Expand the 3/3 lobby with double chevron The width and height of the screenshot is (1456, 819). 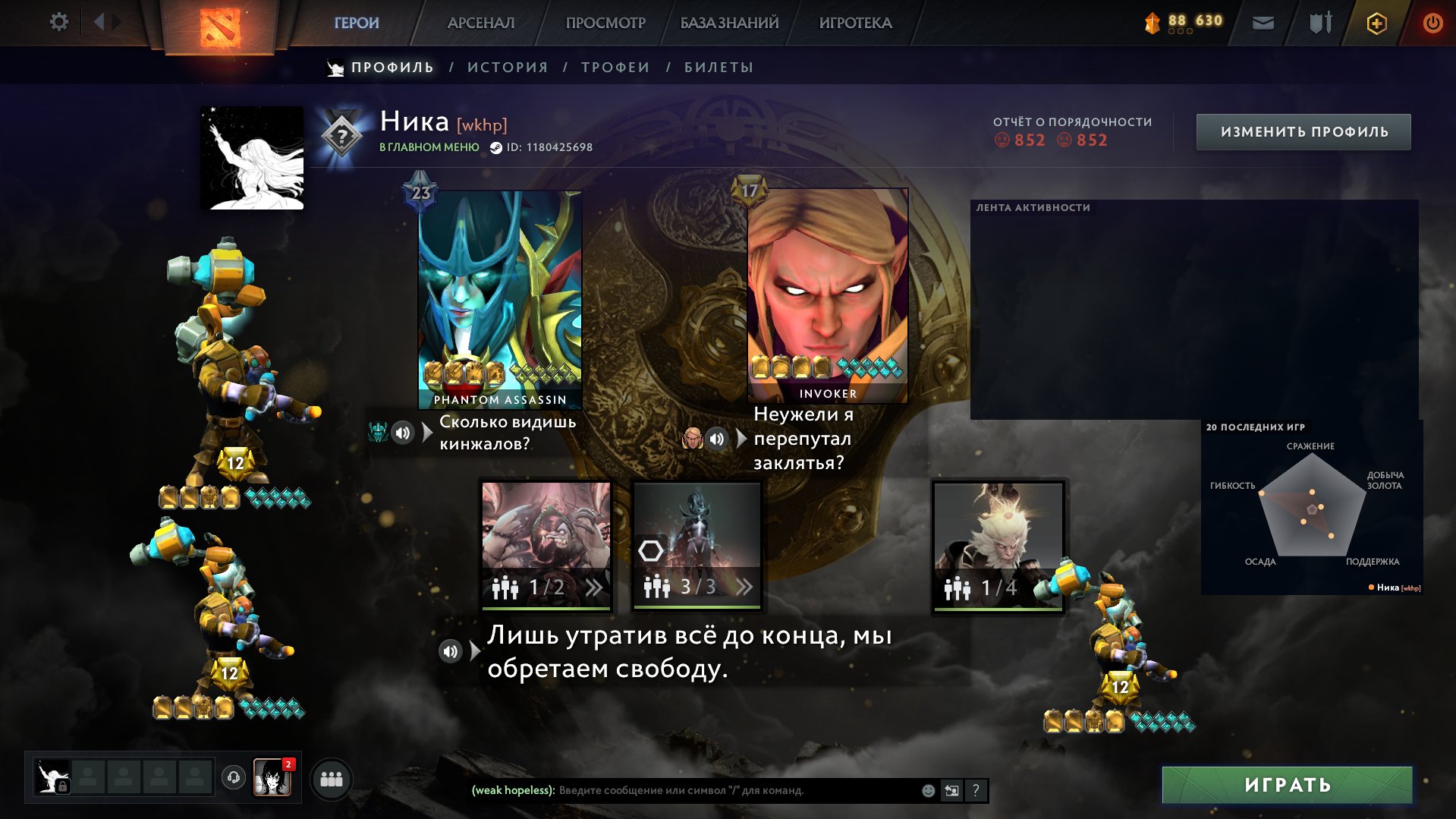(x=744, y=587)
